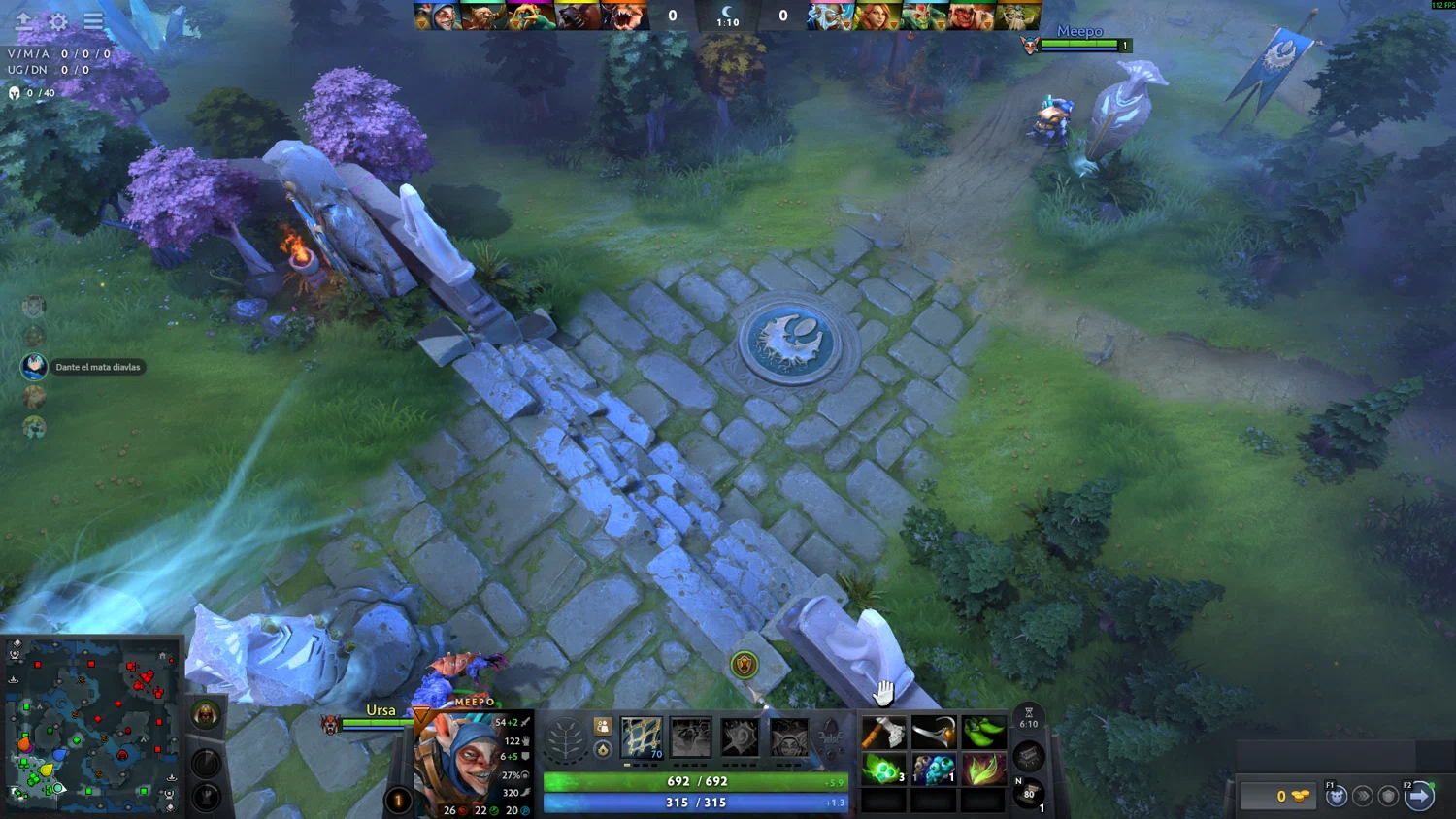
Task: Activate the Earthbind net ability
Action: (641, 738)
